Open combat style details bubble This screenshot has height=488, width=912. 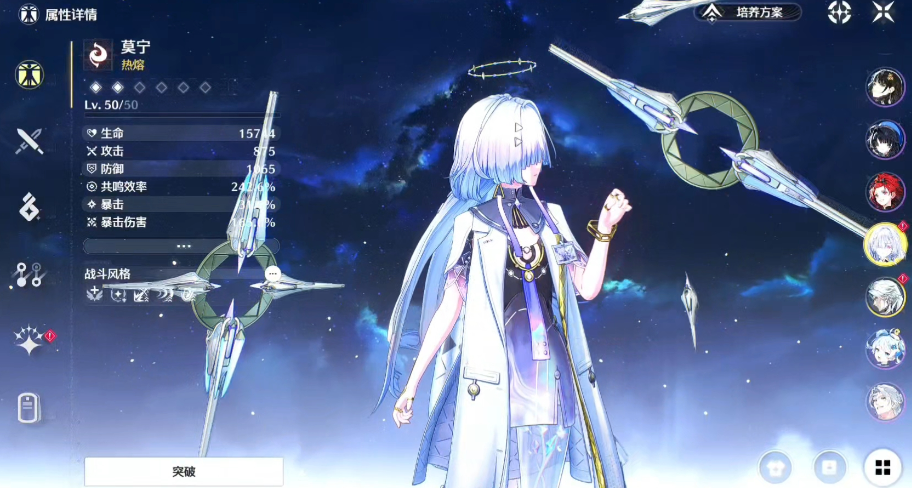tap(272, 274)
